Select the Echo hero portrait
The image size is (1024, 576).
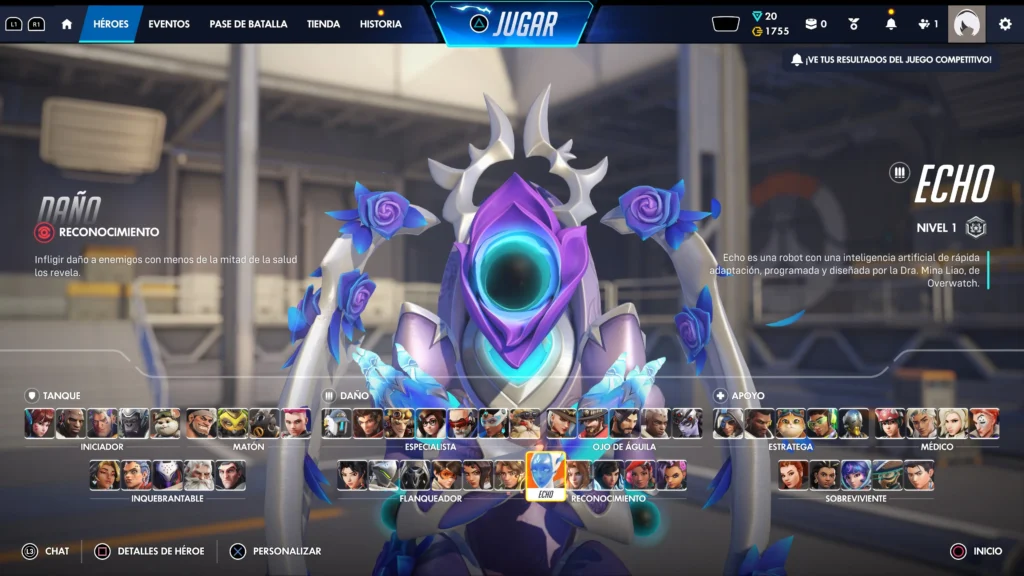point(545,475)
